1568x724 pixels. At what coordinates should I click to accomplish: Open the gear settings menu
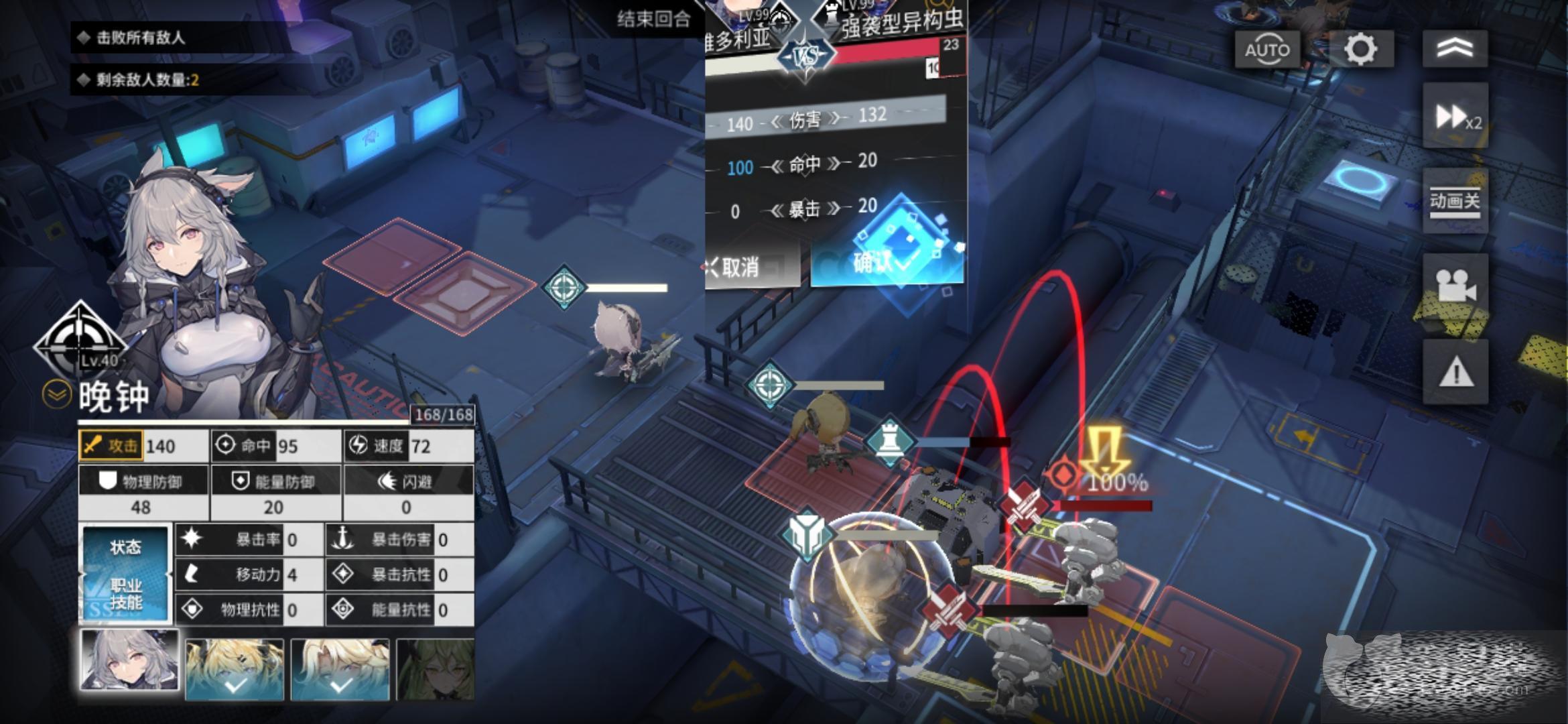(1360, 50)
